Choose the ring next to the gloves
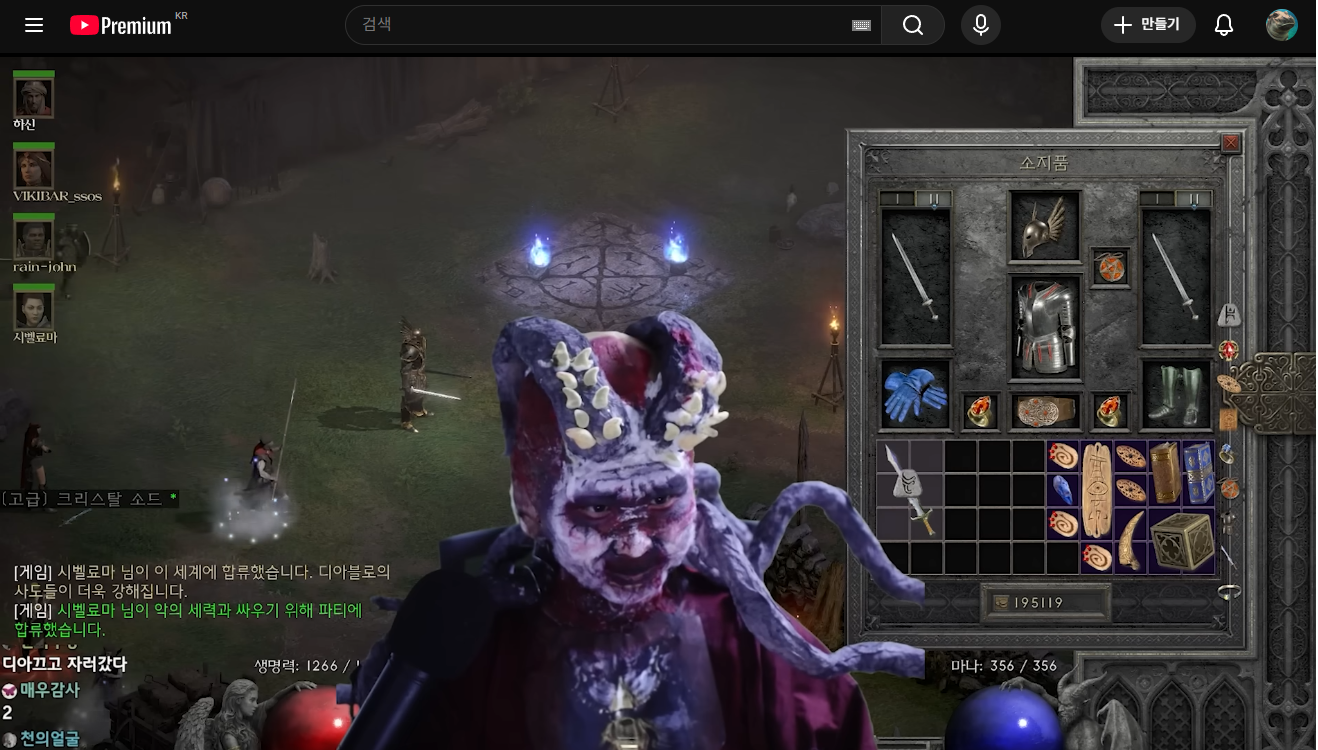 979,411
